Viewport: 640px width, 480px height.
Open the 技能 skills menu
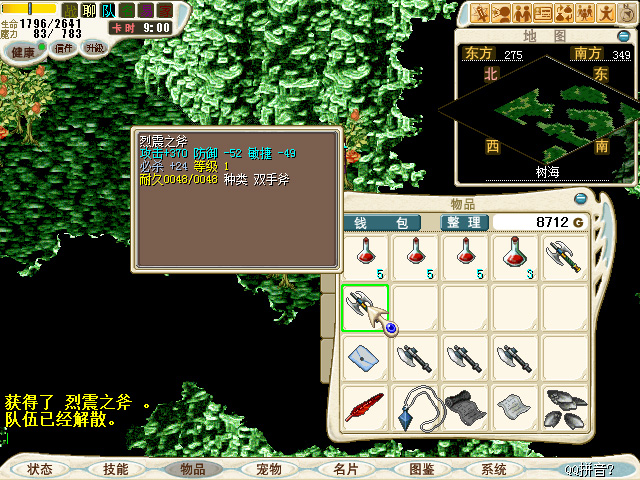[x=116, y=468]
